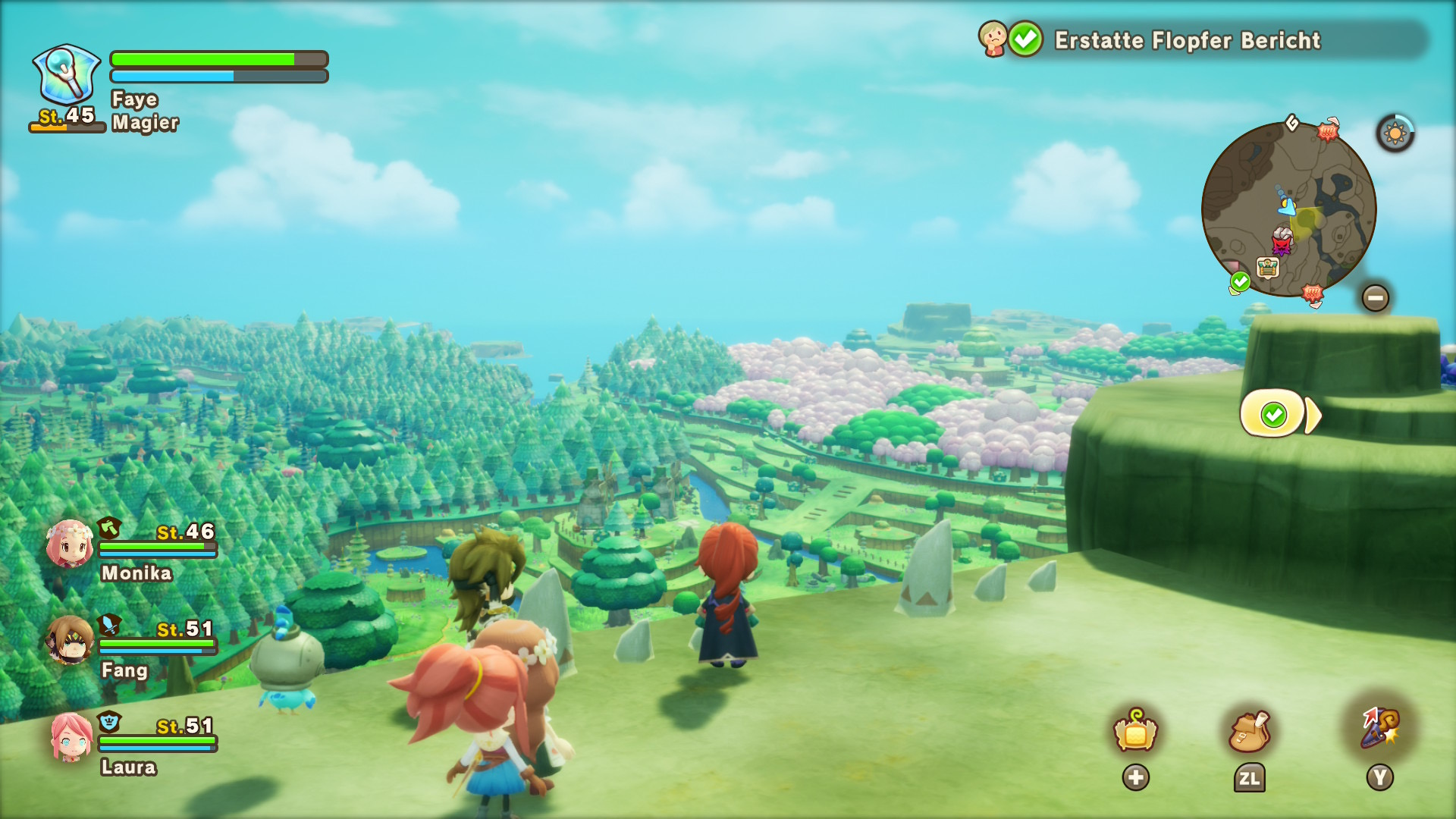Open the circular minimap
The height and width of the screenshot is (819, 1456).
point(1288,209)
